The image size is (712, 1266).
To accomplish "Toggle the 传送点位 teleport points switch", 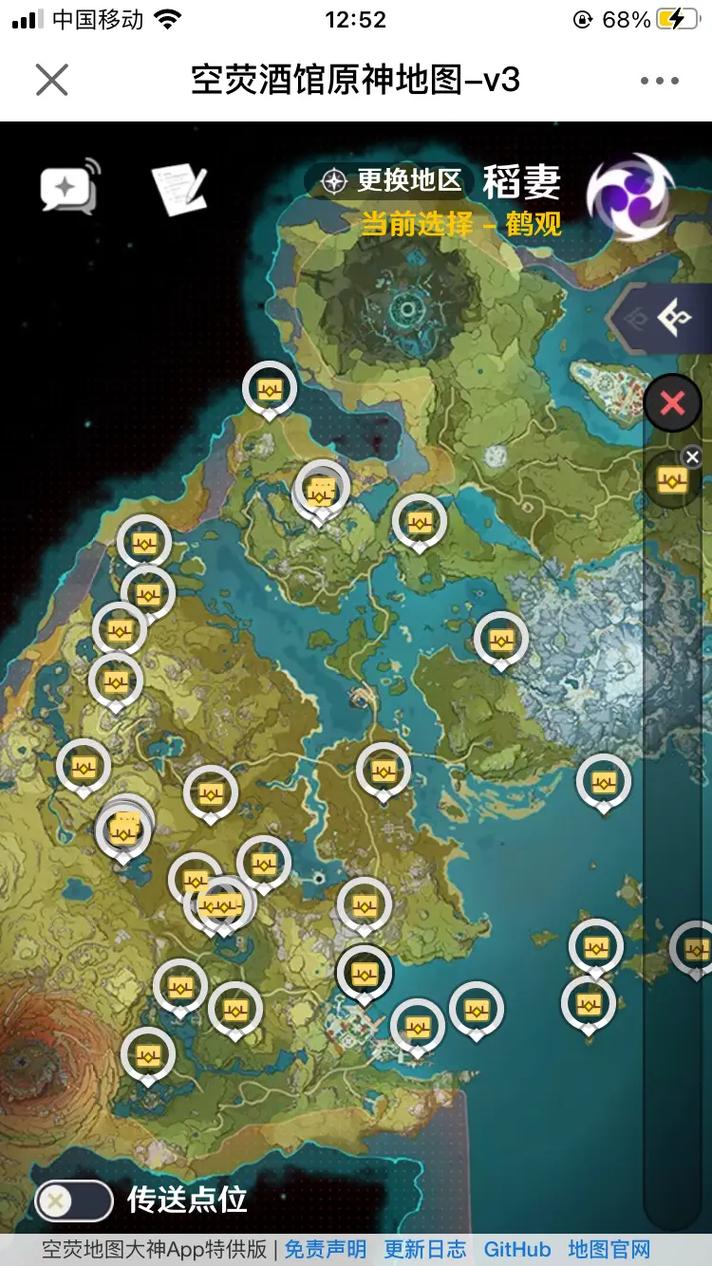I will (x=74, y=1200).
